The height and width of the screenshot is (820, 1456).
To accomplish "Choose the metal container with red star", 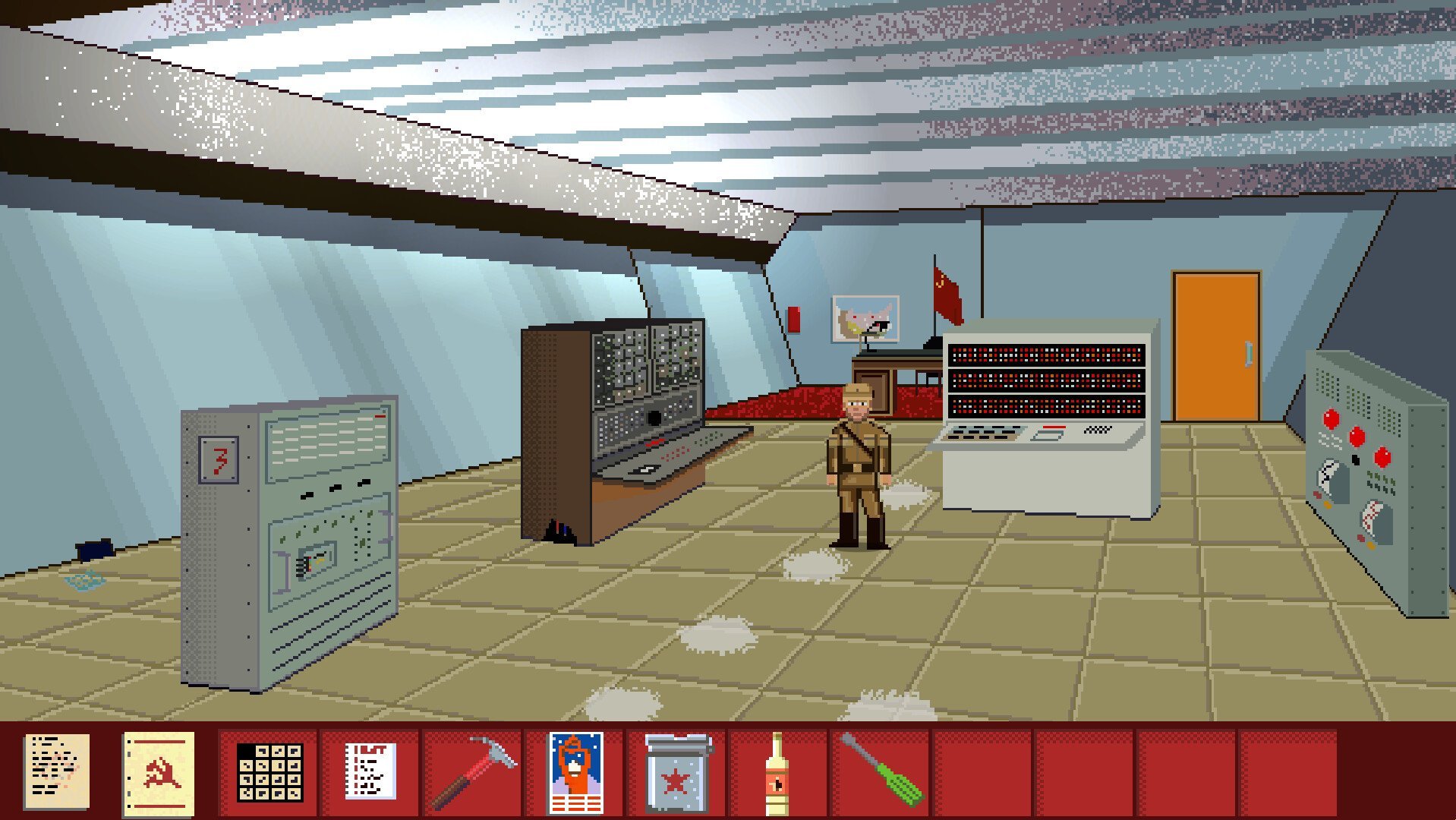I will [x=676, y=771].
